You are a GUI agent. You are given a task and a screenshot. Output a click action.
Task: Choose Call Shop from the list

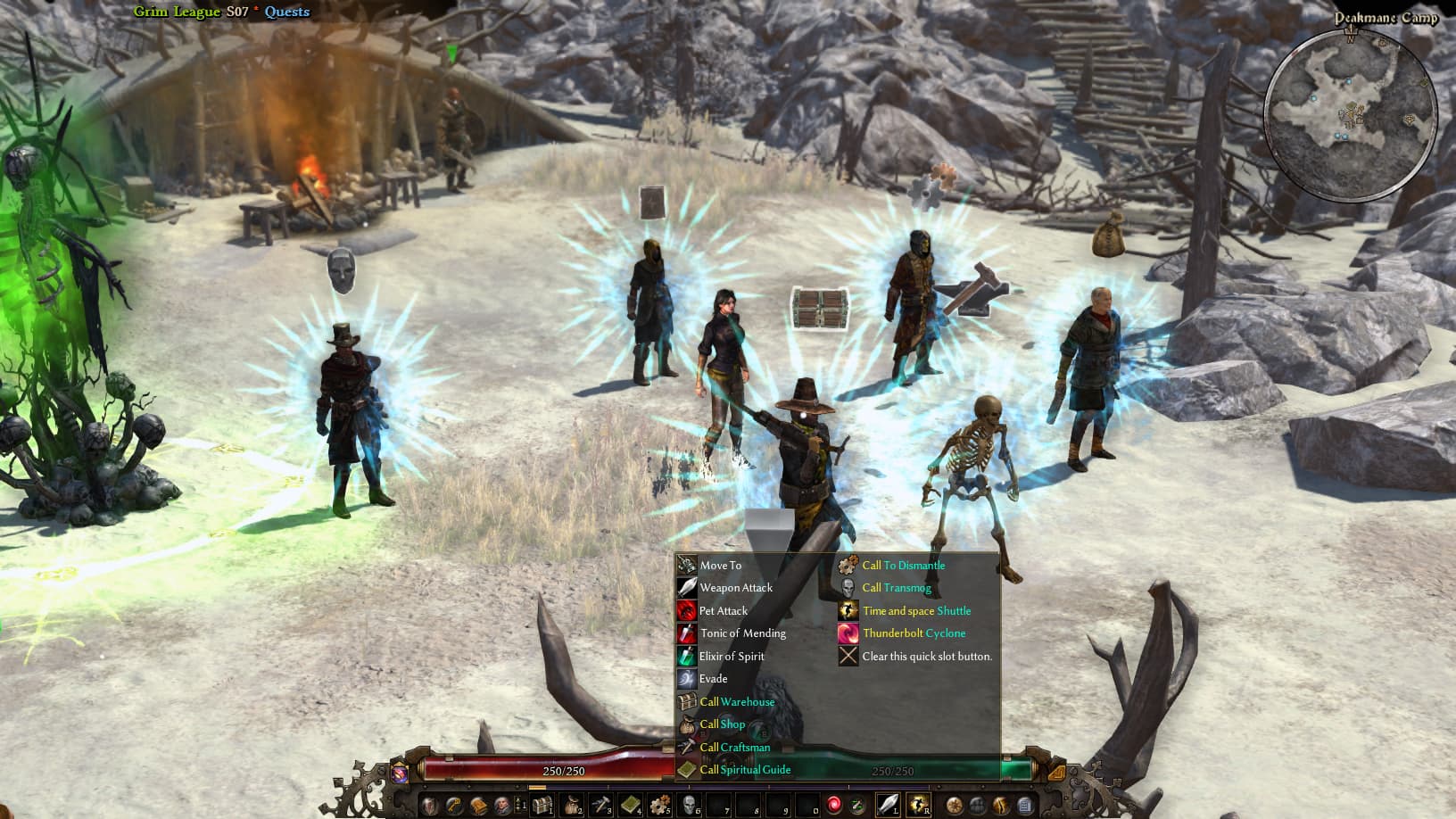point(722,724)
